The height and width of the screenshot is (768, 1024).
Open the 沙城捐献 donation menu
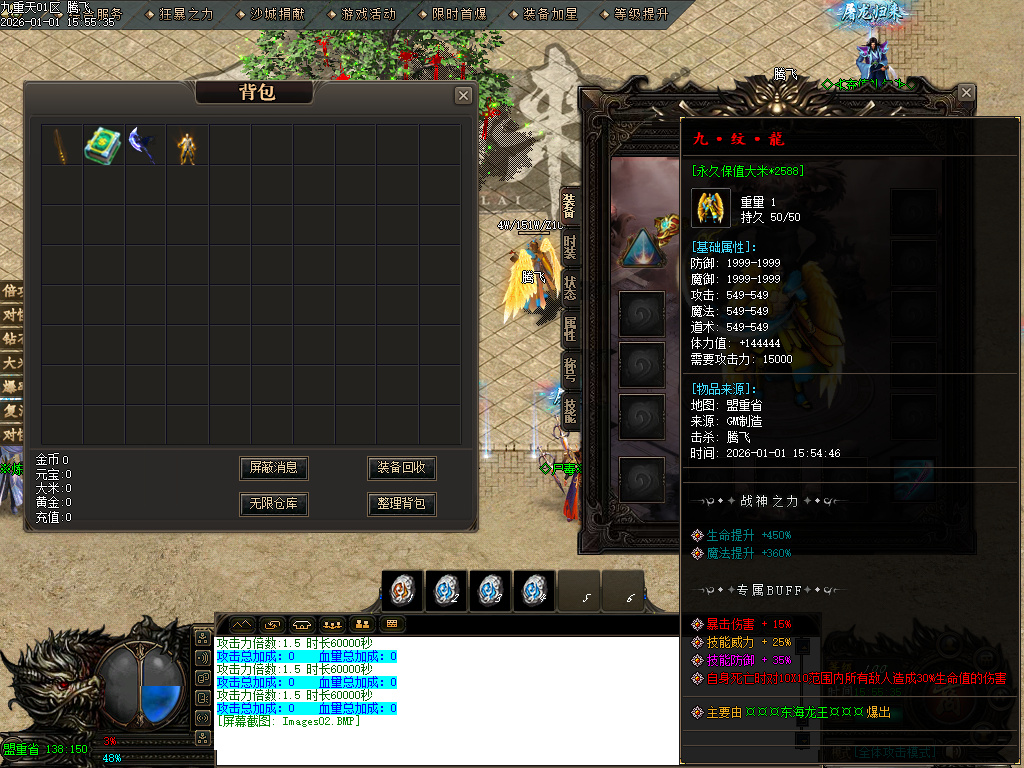[277, 14]
